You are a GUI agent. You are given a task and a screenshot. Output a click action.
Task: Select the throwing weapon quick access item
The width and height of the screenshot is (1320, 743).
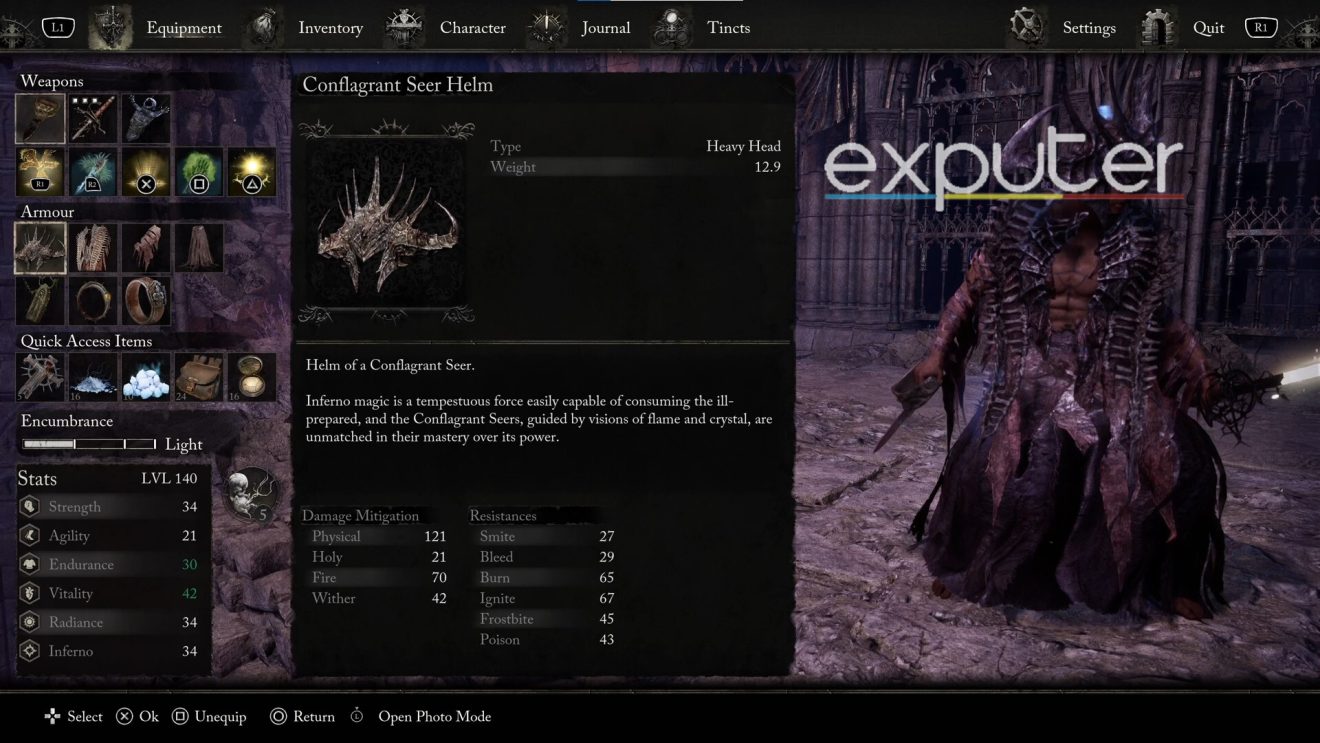(40, 377)
